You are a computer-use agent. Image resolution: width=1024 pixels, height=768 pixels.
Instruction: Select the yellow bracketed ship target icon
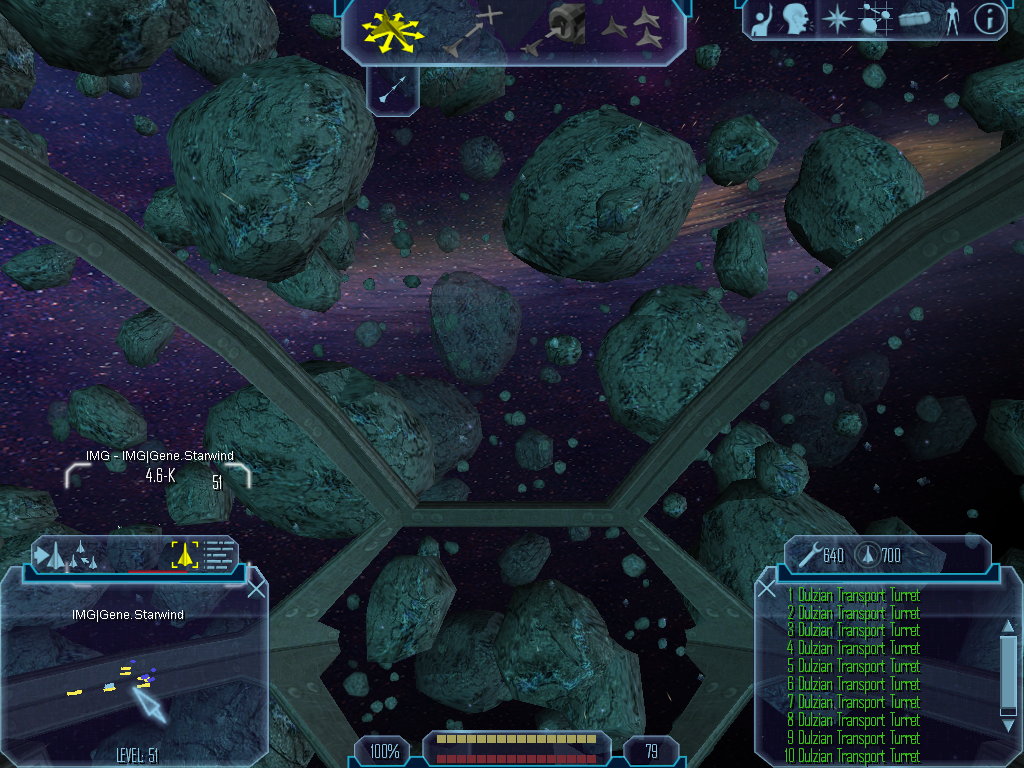(x=184, y=554)
